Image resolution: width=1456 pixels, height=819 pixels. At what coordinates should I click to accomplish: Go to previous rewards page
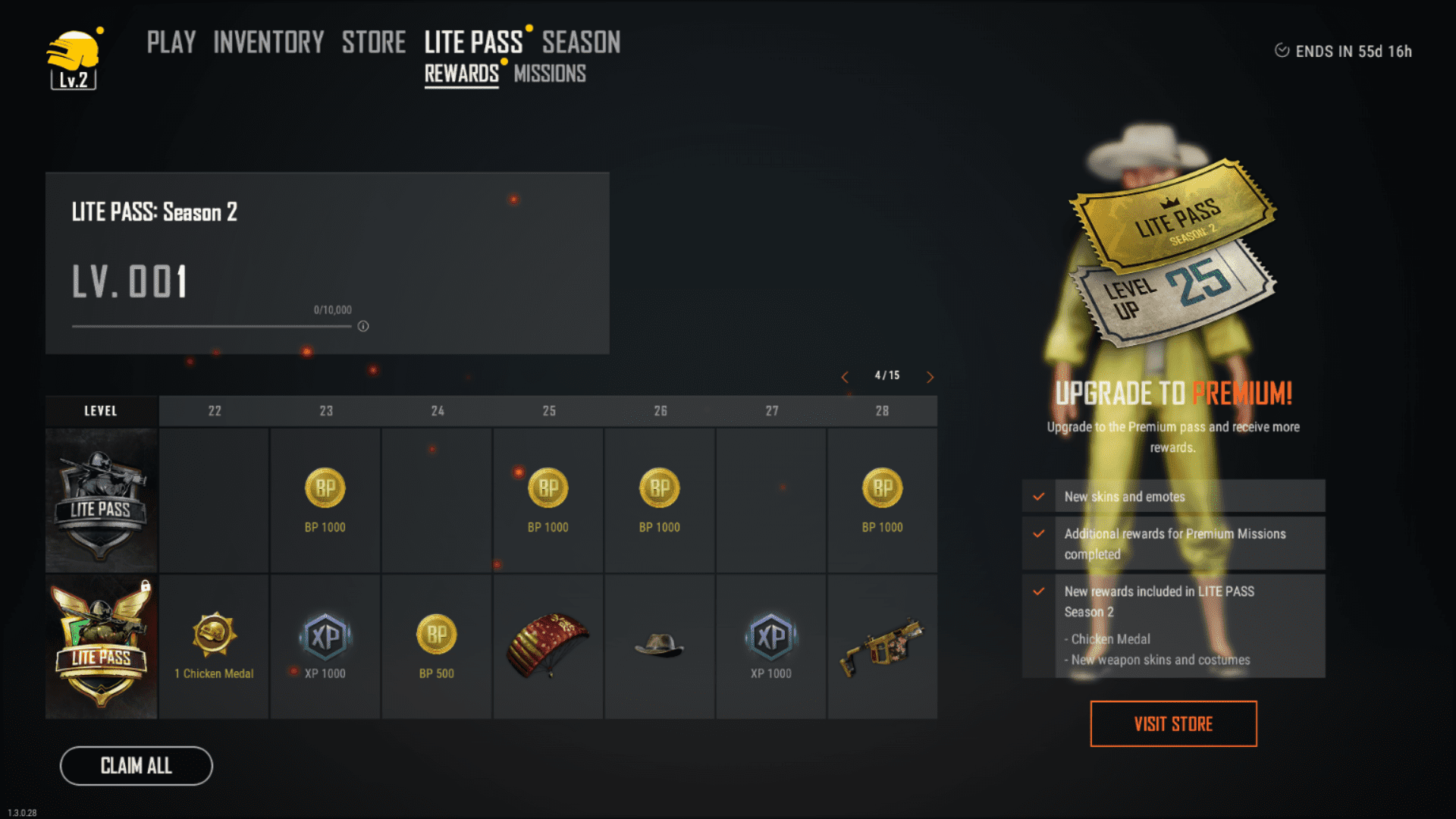point(845,377)
